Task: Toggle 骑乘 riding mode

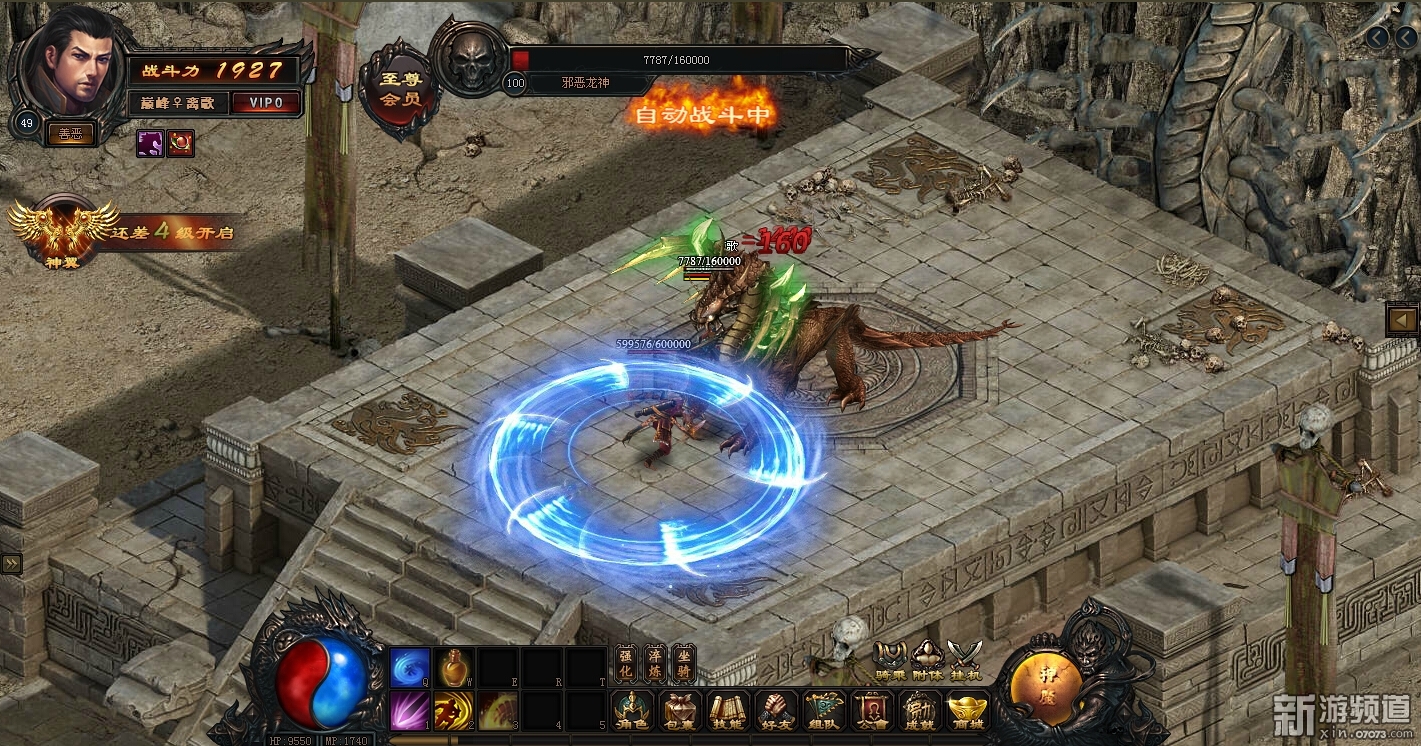Action: point(890,661)
